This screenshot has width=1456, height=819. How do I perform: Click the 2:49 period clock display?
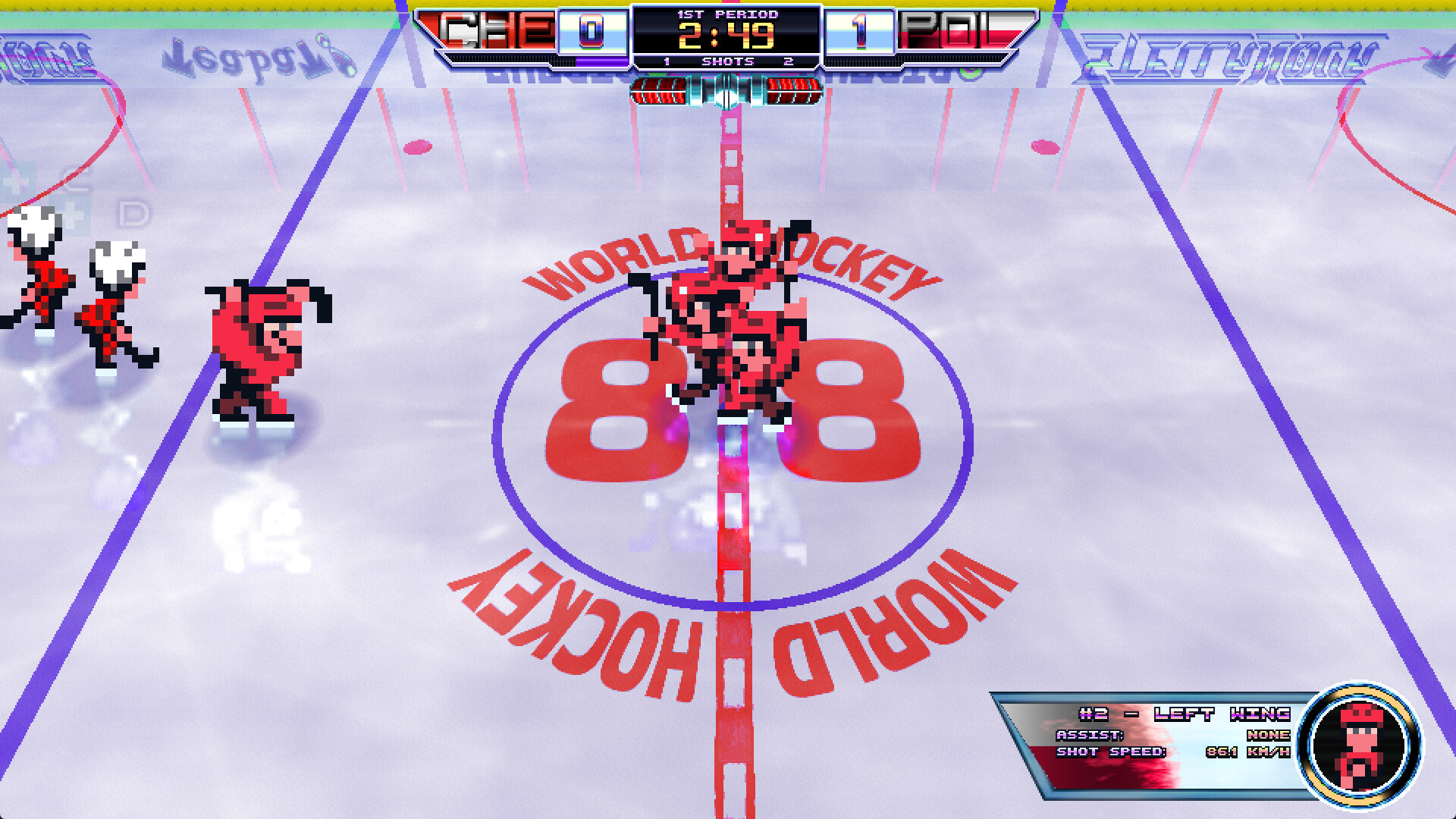pos(728,35)
